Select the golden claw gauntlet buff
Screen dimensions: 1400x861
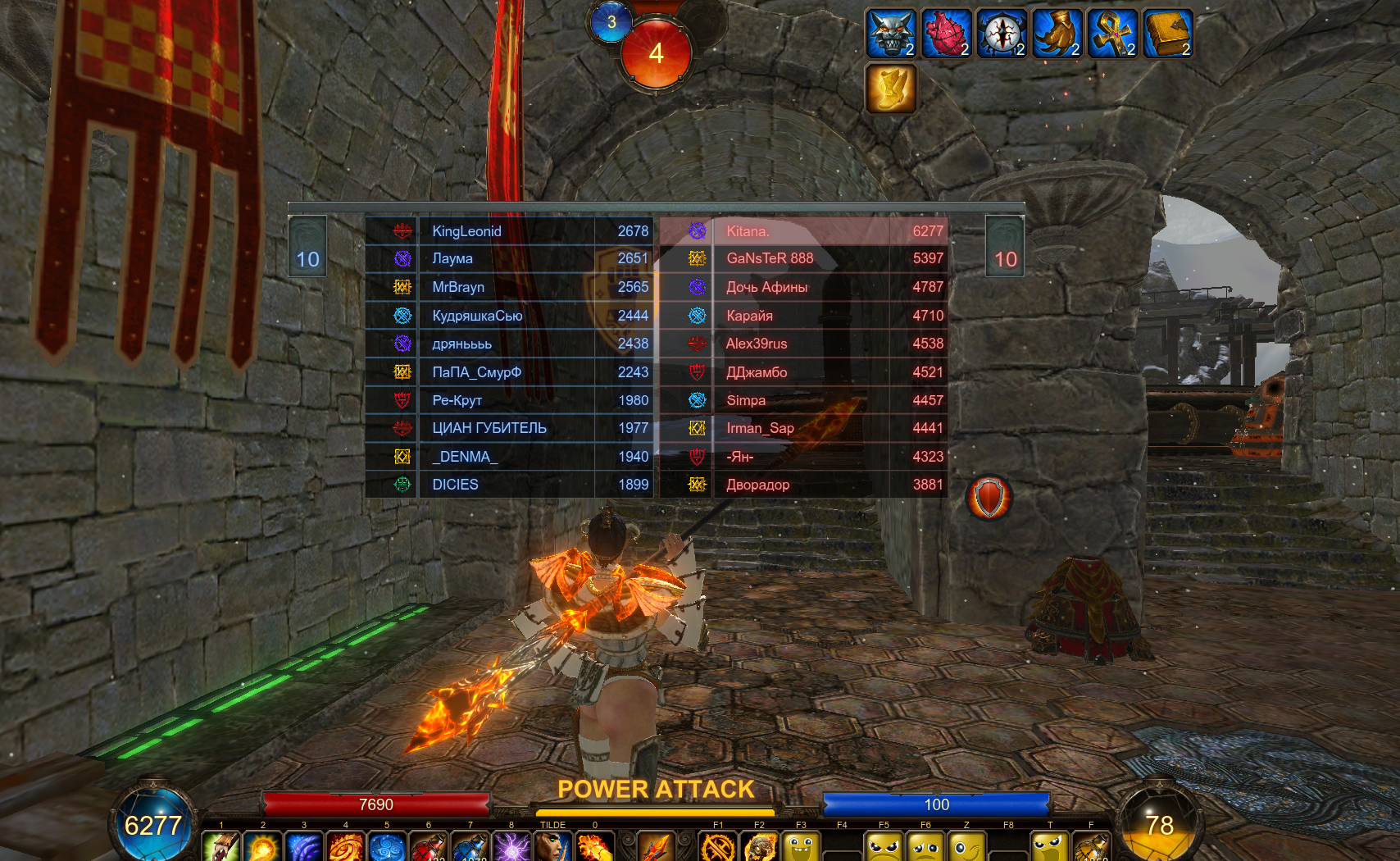(1057, 34)
